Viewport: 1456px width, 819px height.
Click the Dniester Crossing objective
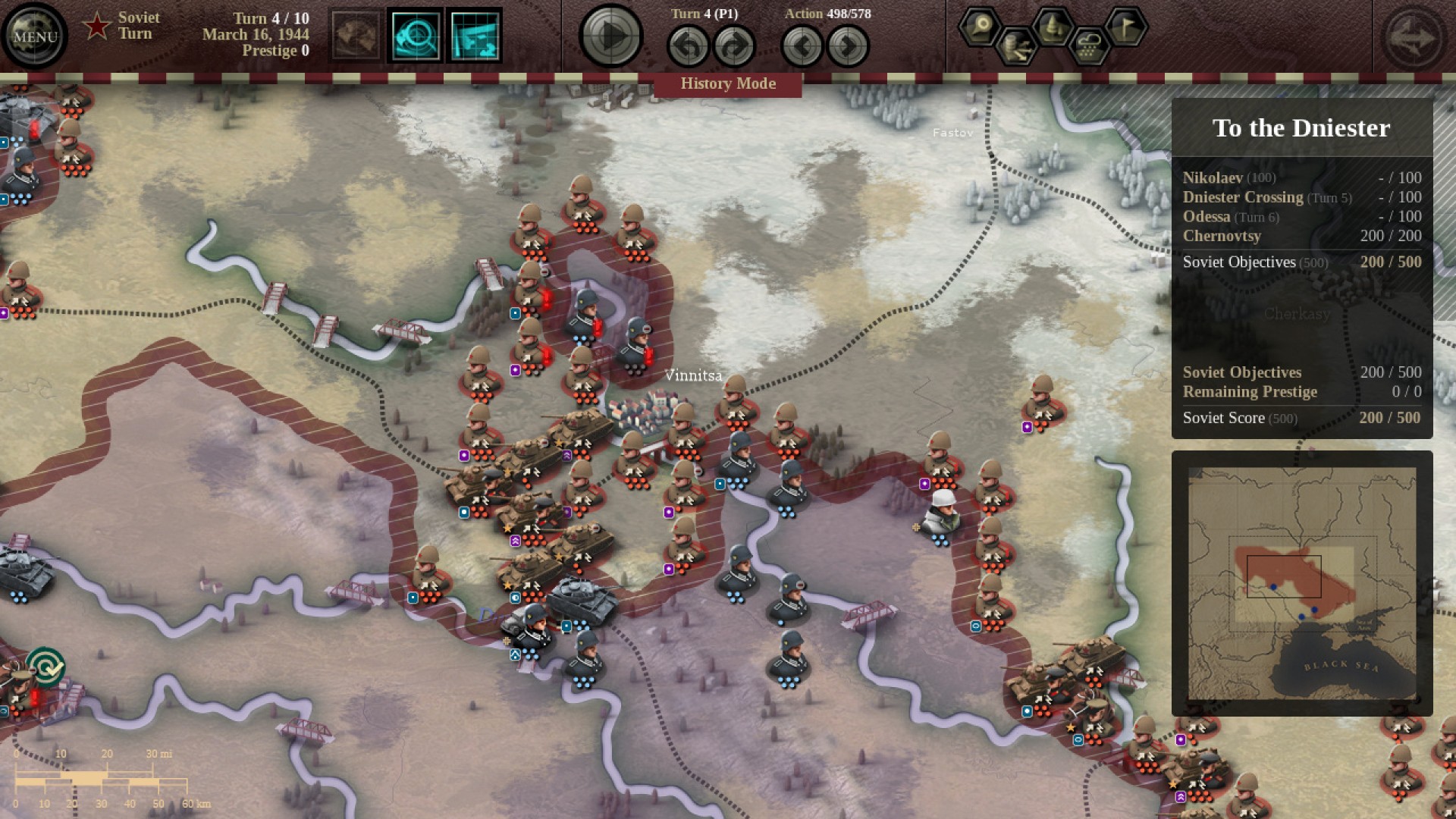(1244, 197)
